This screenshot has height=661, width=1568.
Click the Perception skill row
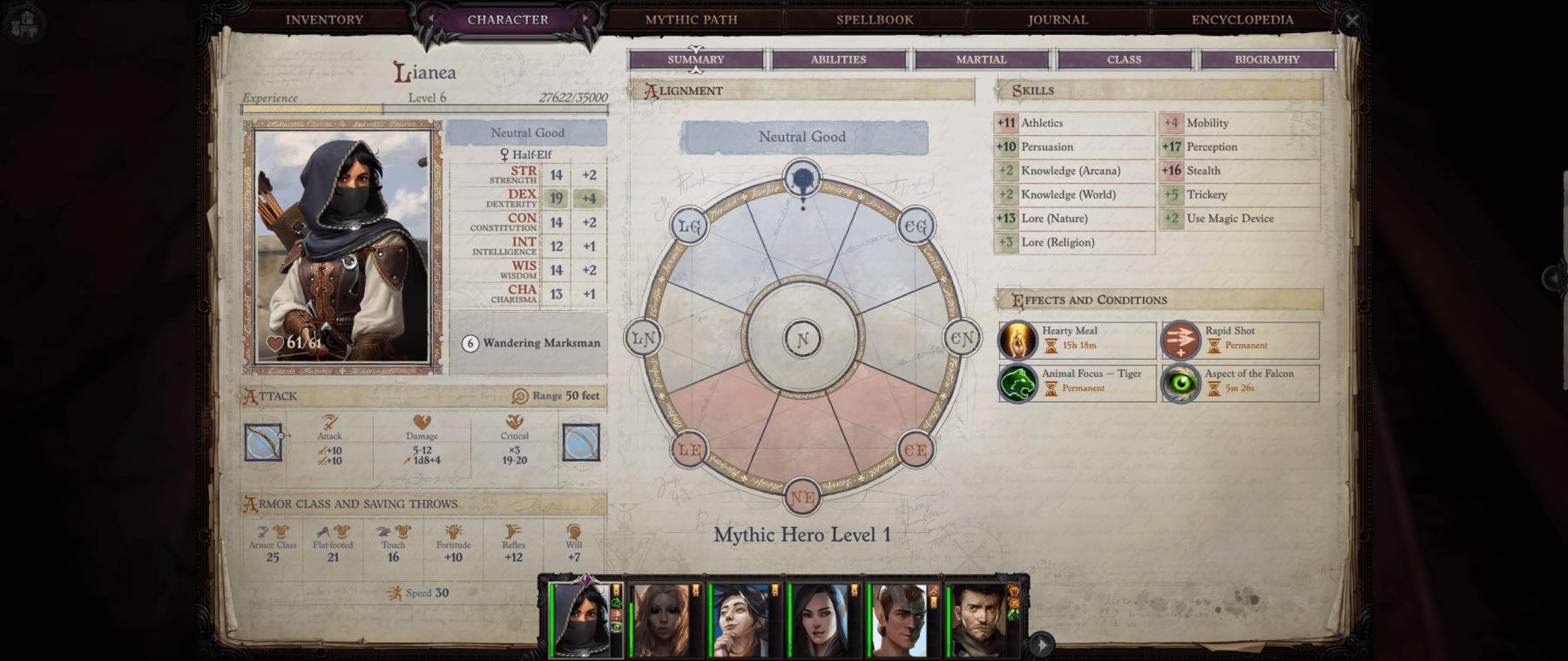(1239, 147)
